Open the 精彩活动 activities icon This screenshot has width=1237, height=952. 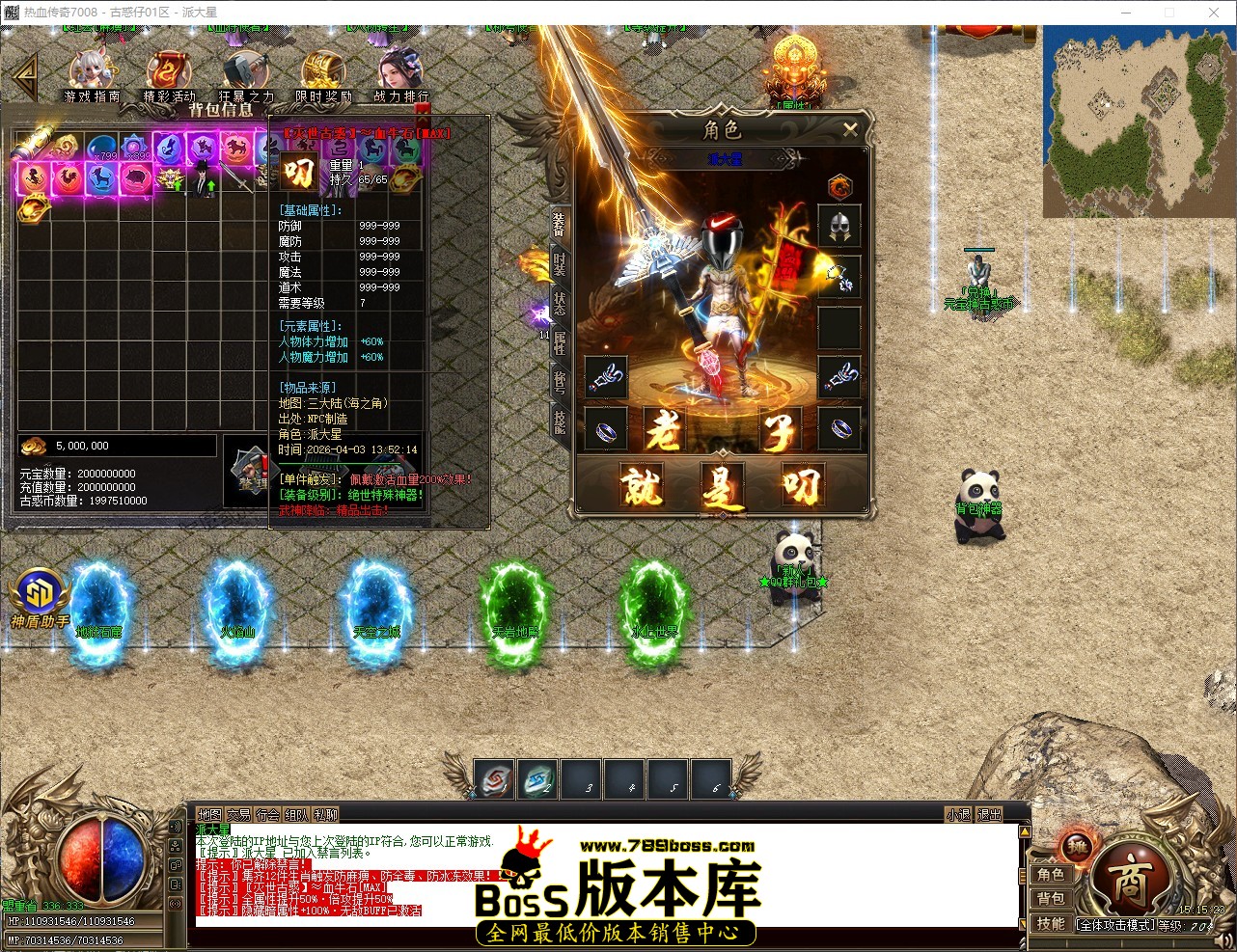coord(169,68)
